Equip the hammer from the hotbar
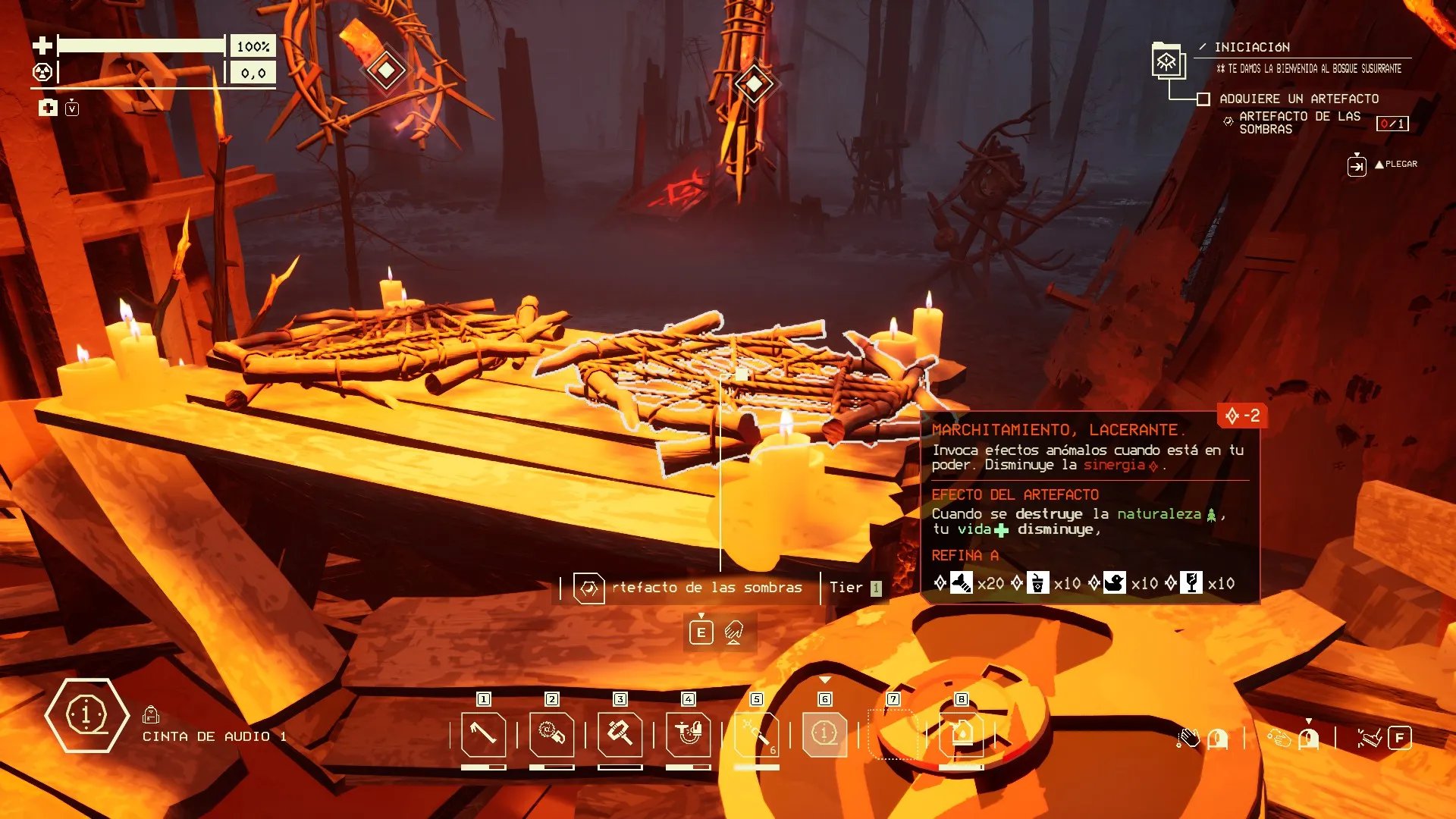Viewport: 1456px width, 819px height. coord(620,734)
